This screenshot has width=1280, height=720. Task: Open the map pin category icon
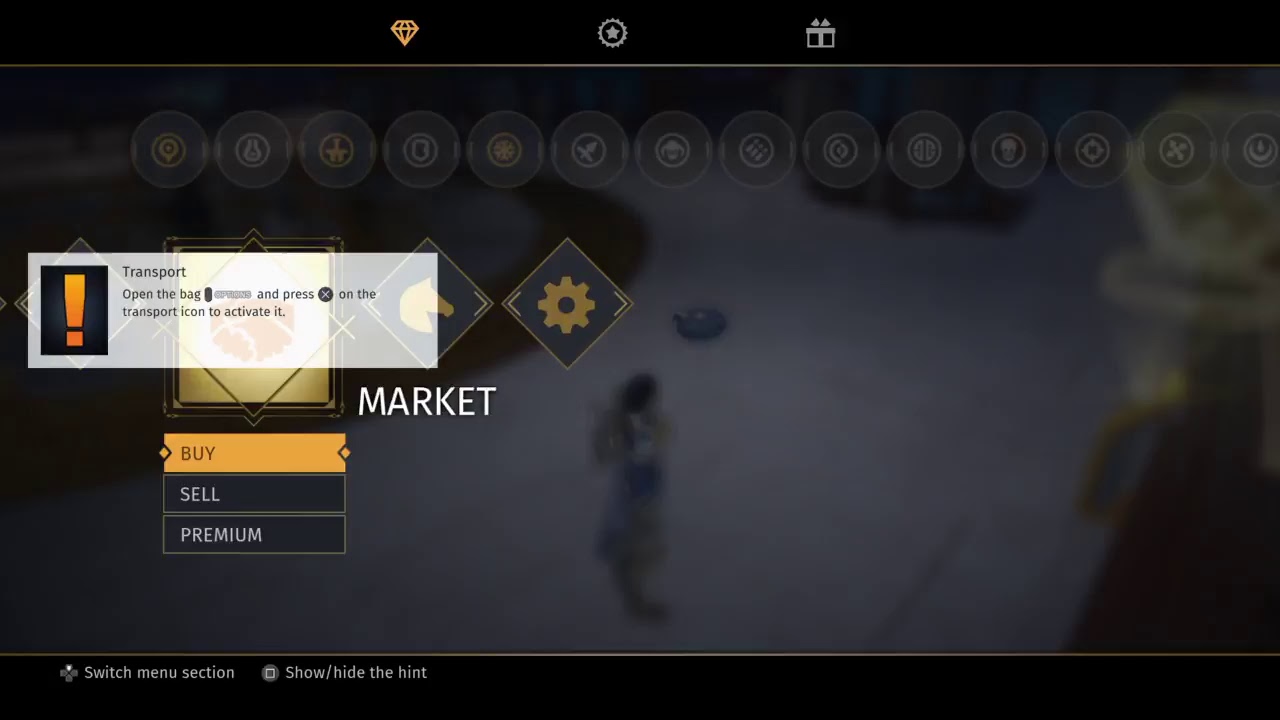point(168,150)
